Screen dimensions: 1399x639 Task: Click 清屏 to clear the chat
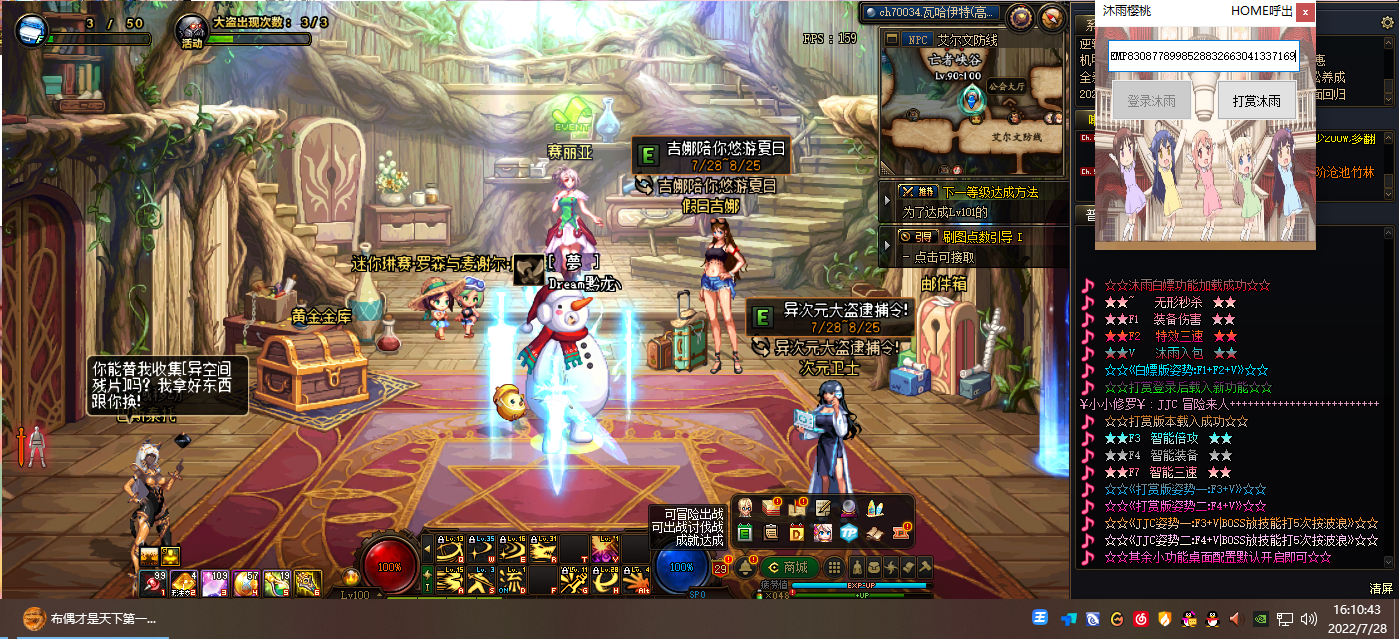coord(1381,588)
